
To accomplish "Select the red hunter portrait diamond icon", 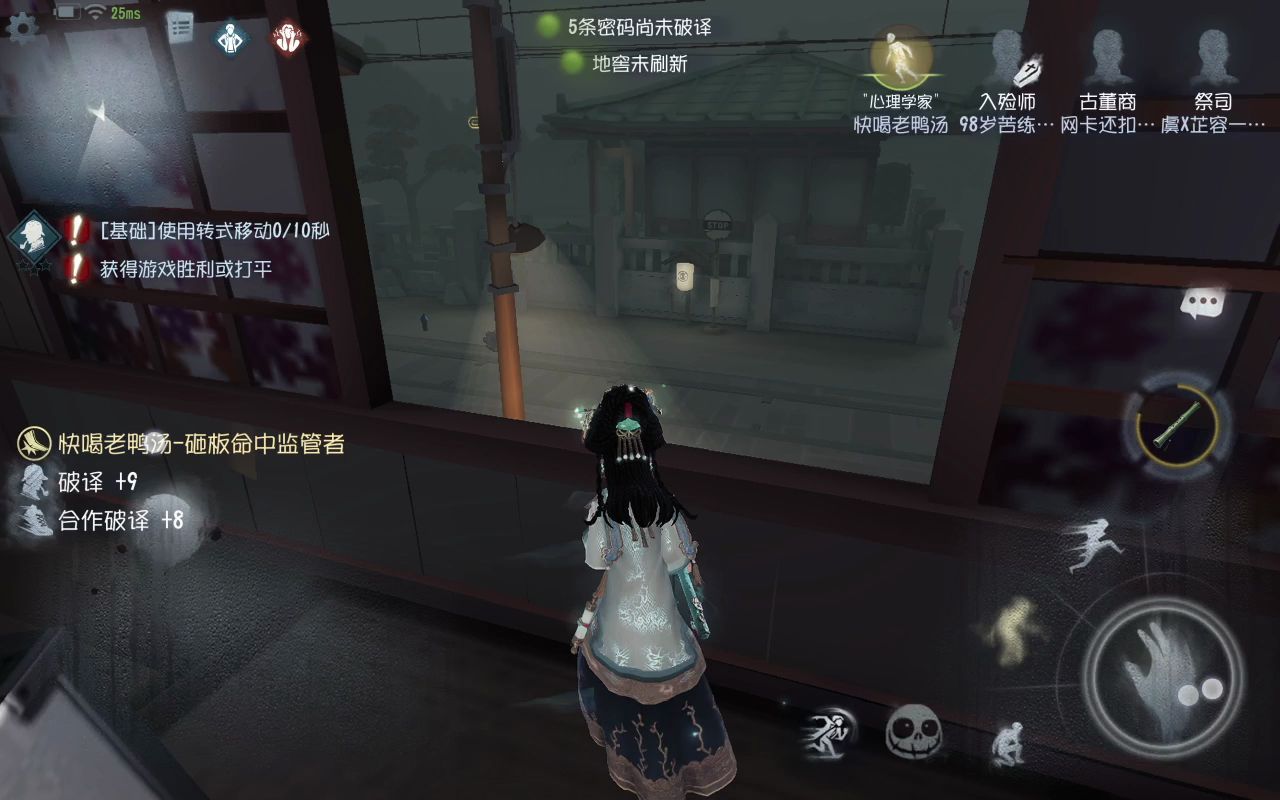I will coord(290,36).
